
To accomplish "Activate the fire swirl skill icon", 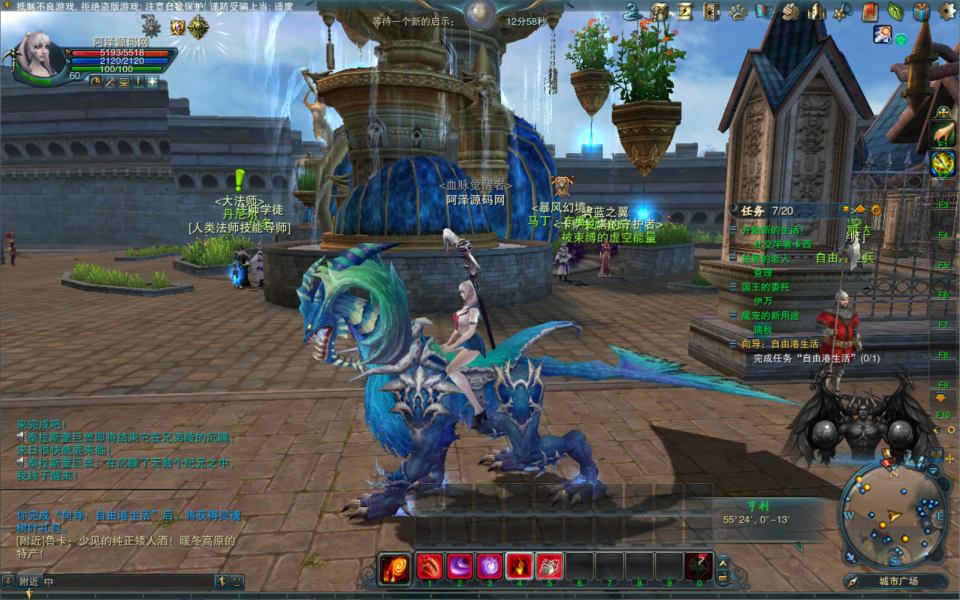I will pos(396,568).
